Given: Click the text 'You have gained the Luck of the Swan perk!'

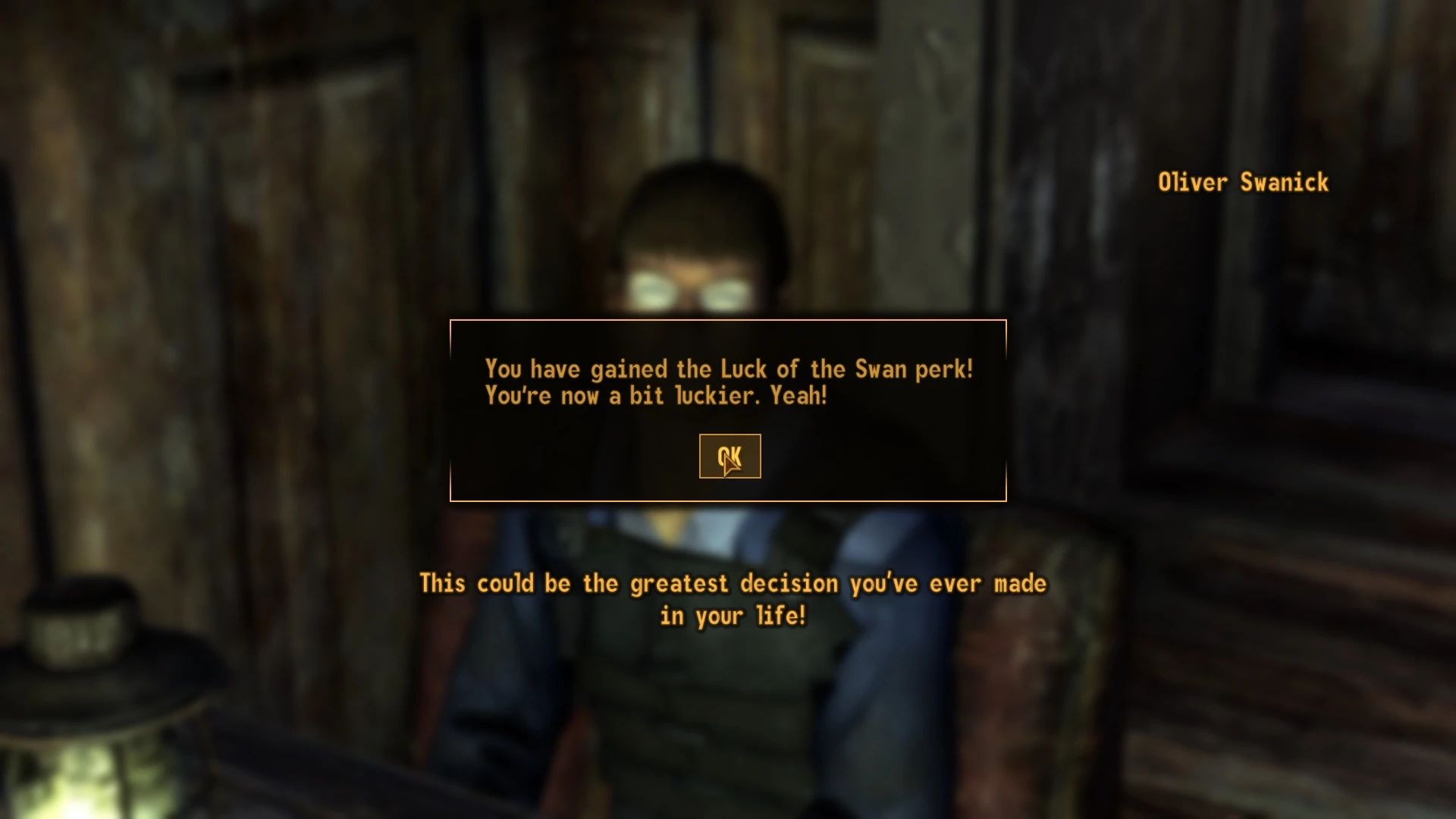Looking at the screenshot, I should coord(728,369).
